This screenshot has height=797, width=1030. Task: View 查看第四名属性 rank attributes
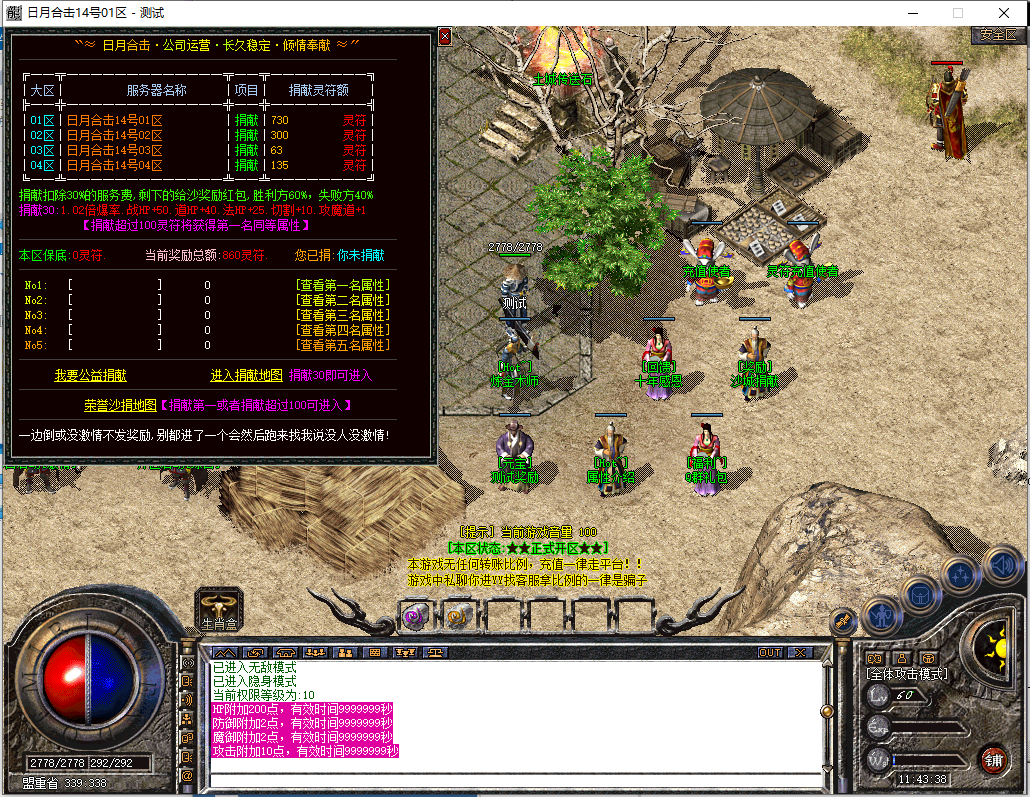tap(343, 330)
